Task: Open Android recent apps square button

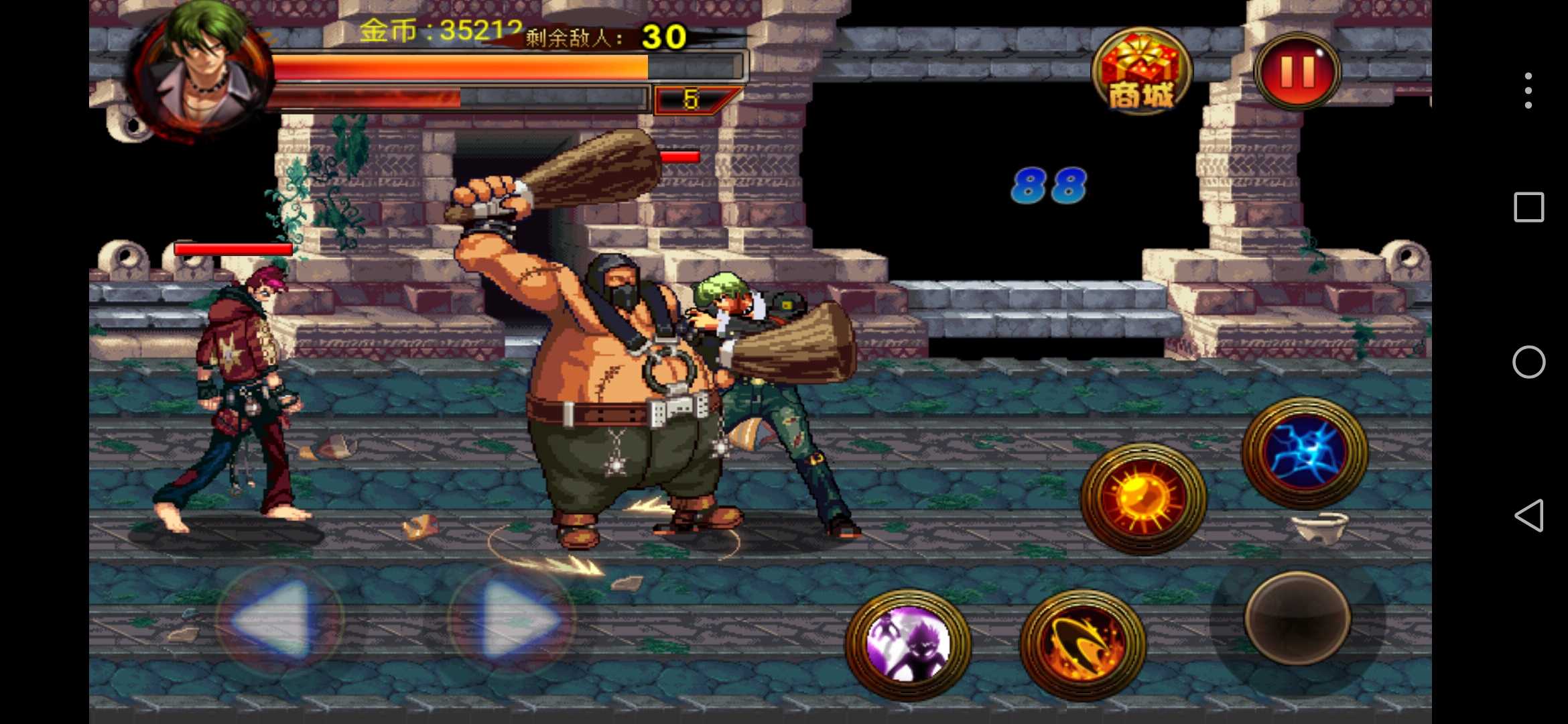Action: (1528, 207)
